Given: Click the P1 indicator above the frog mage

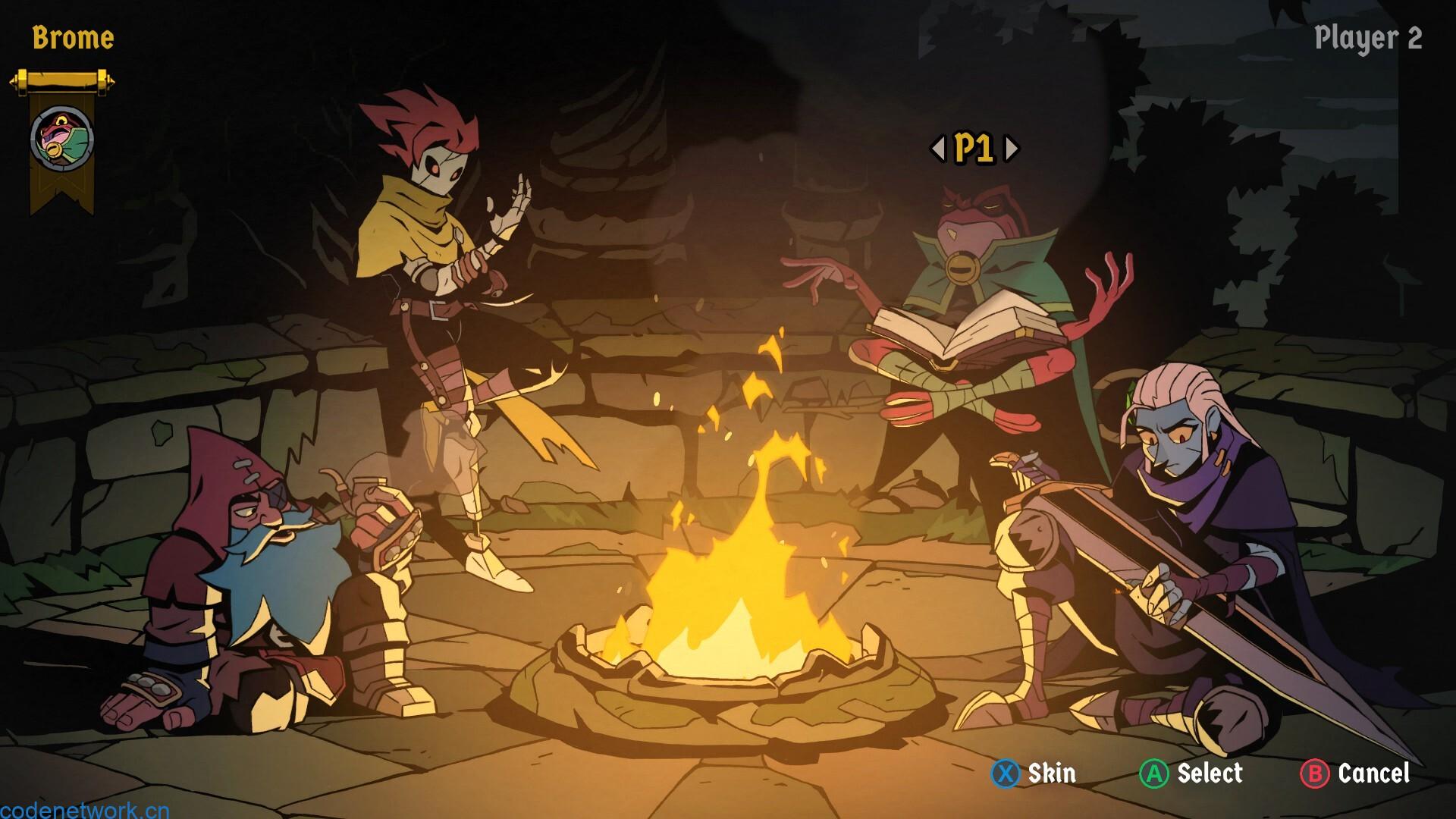Looking at the screenshot, I should click(974, 149).
